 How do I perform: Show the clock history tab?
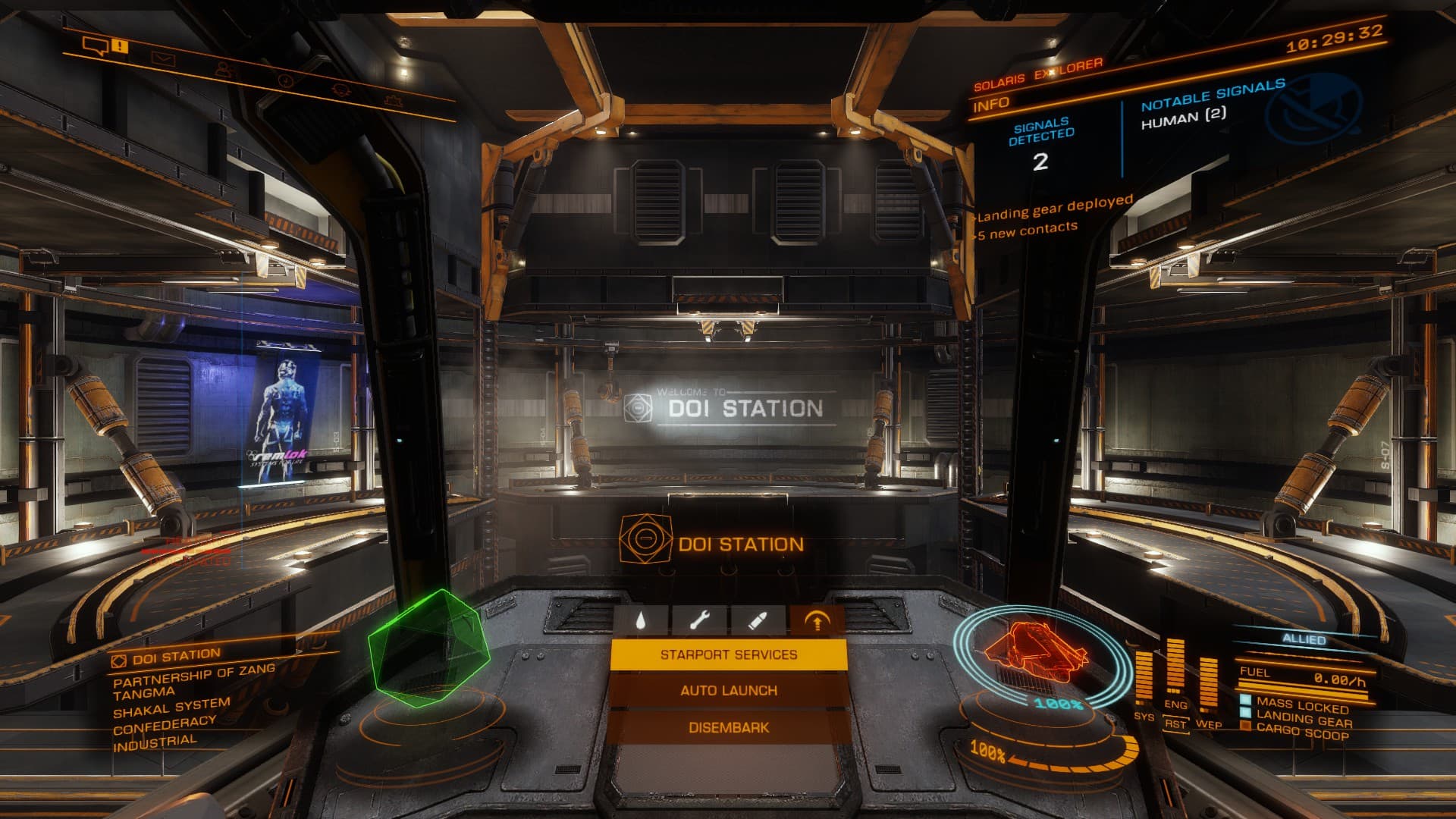click(285, 79)
